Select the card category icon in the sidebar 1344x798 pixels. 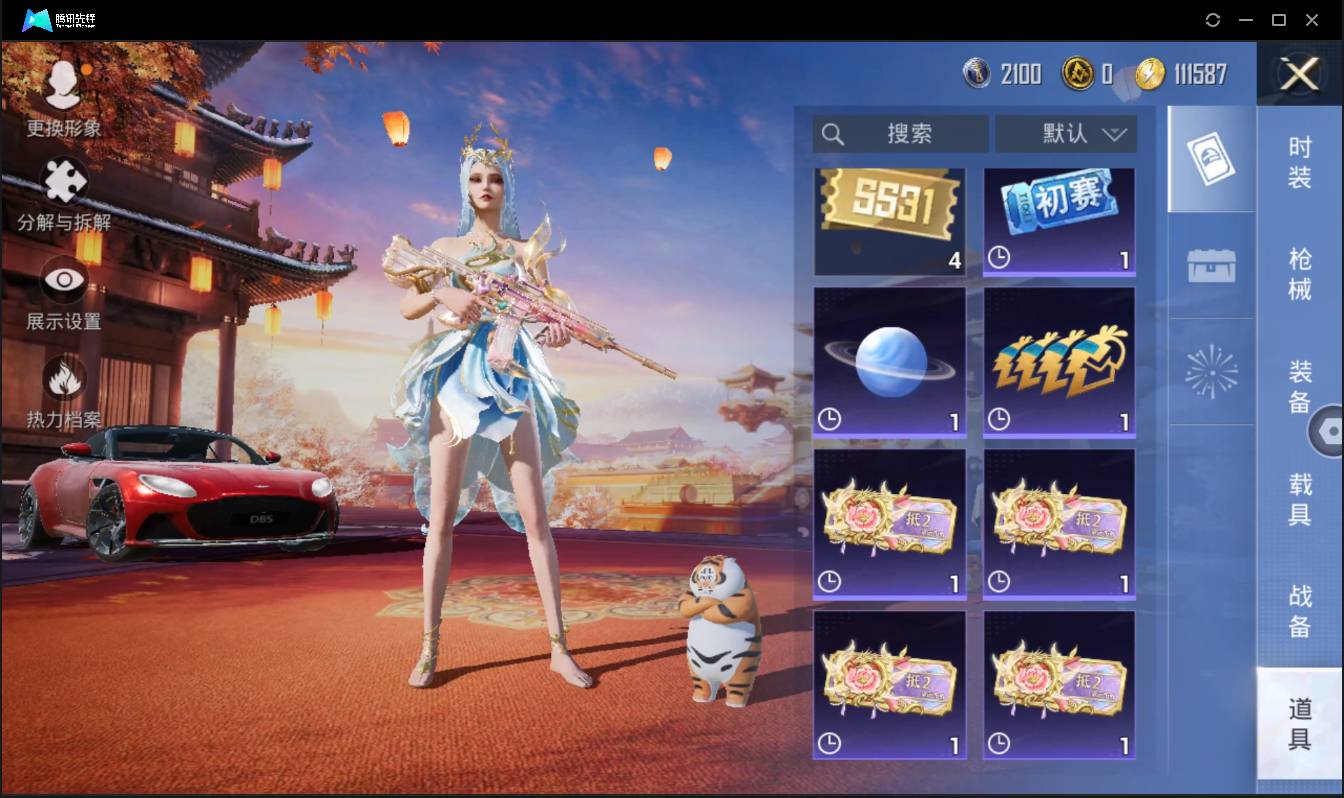1210,160
